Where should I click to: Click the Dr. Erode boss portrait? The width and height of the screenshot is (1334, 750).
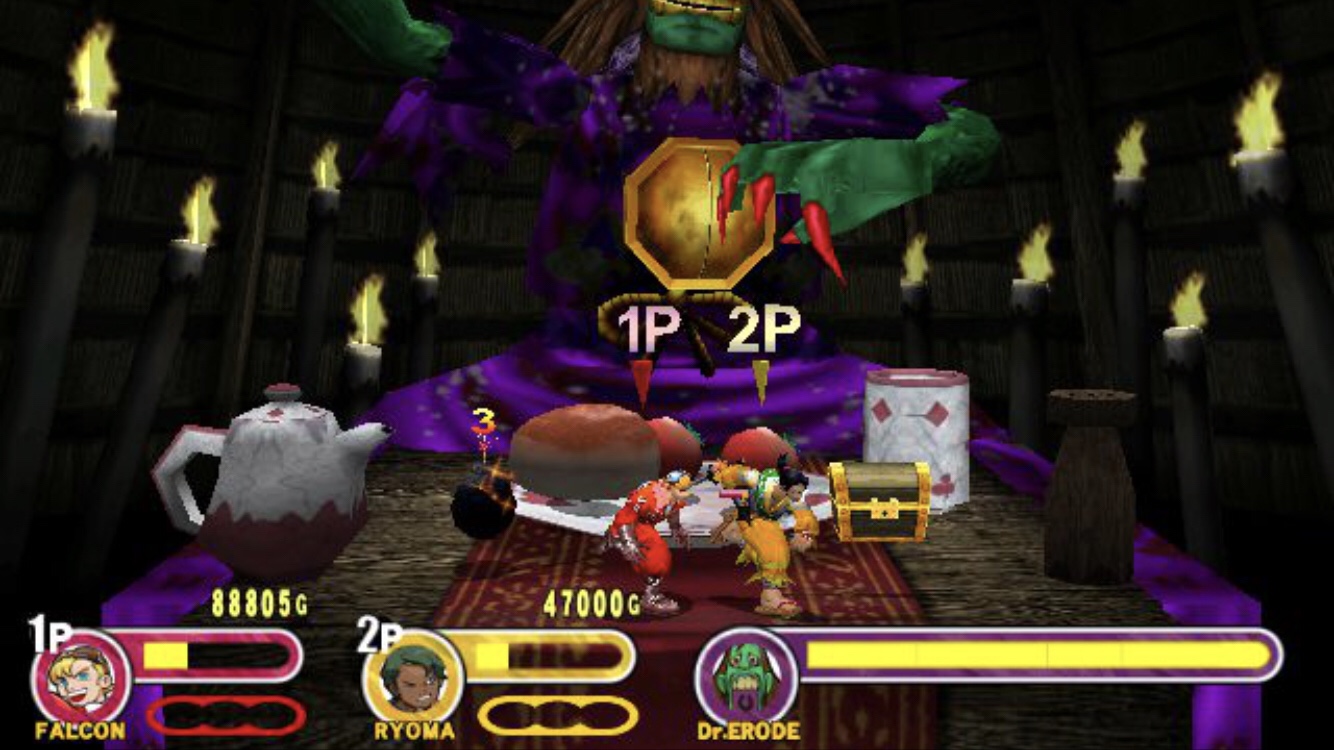(x=746, y=678)
